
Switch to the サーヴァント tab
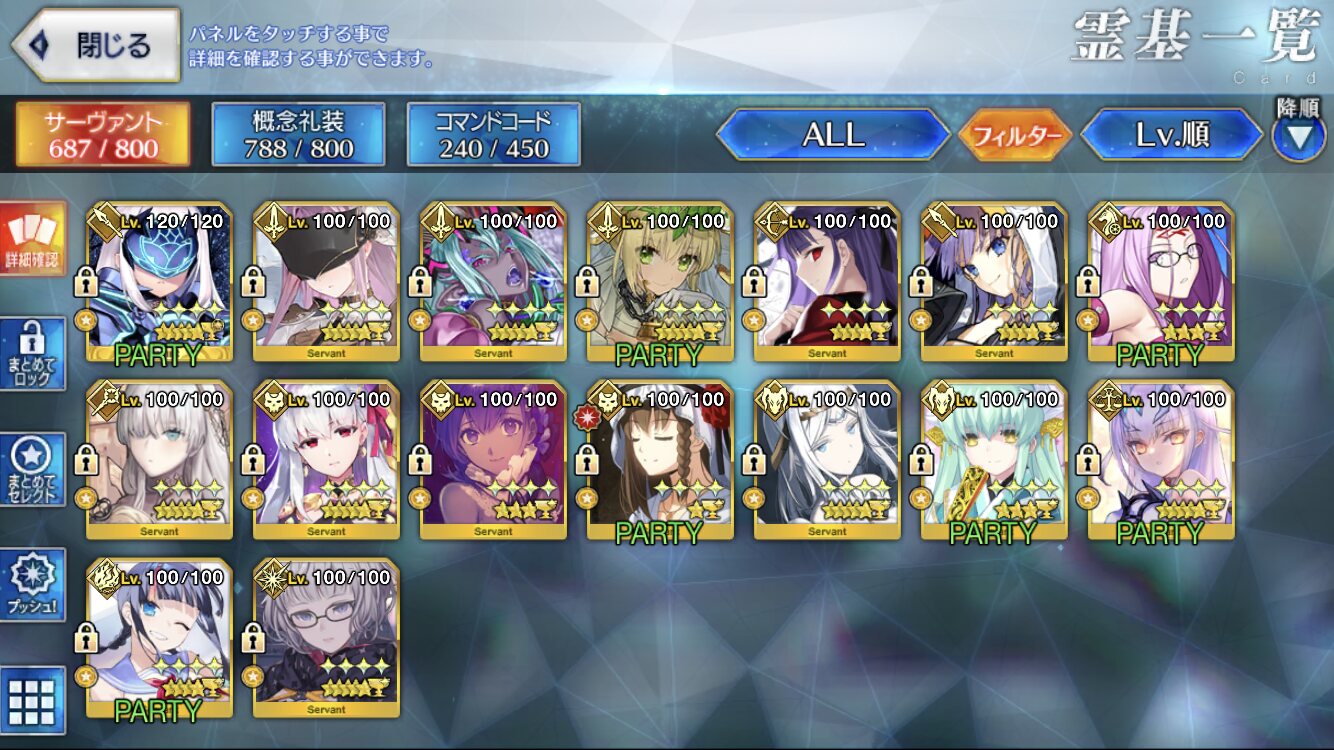pos(102,134)
